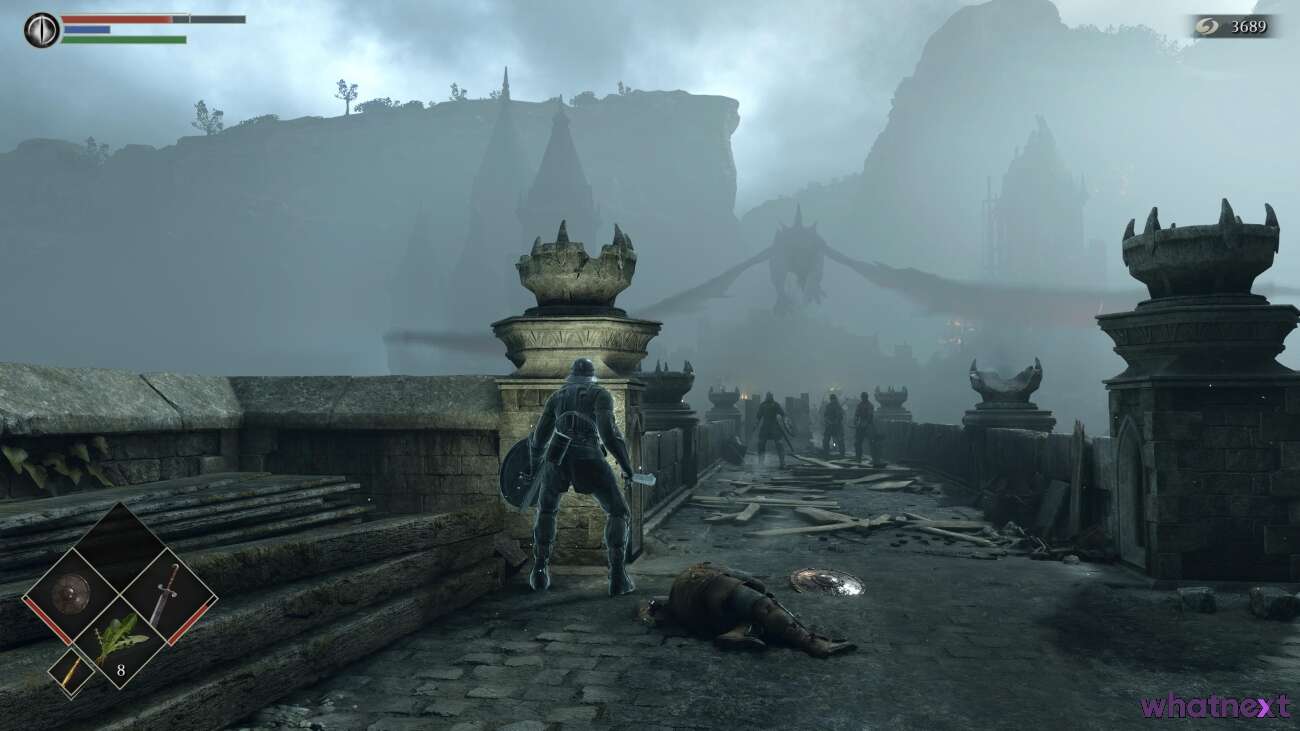Select the item count label showing 8

[121, 668]
